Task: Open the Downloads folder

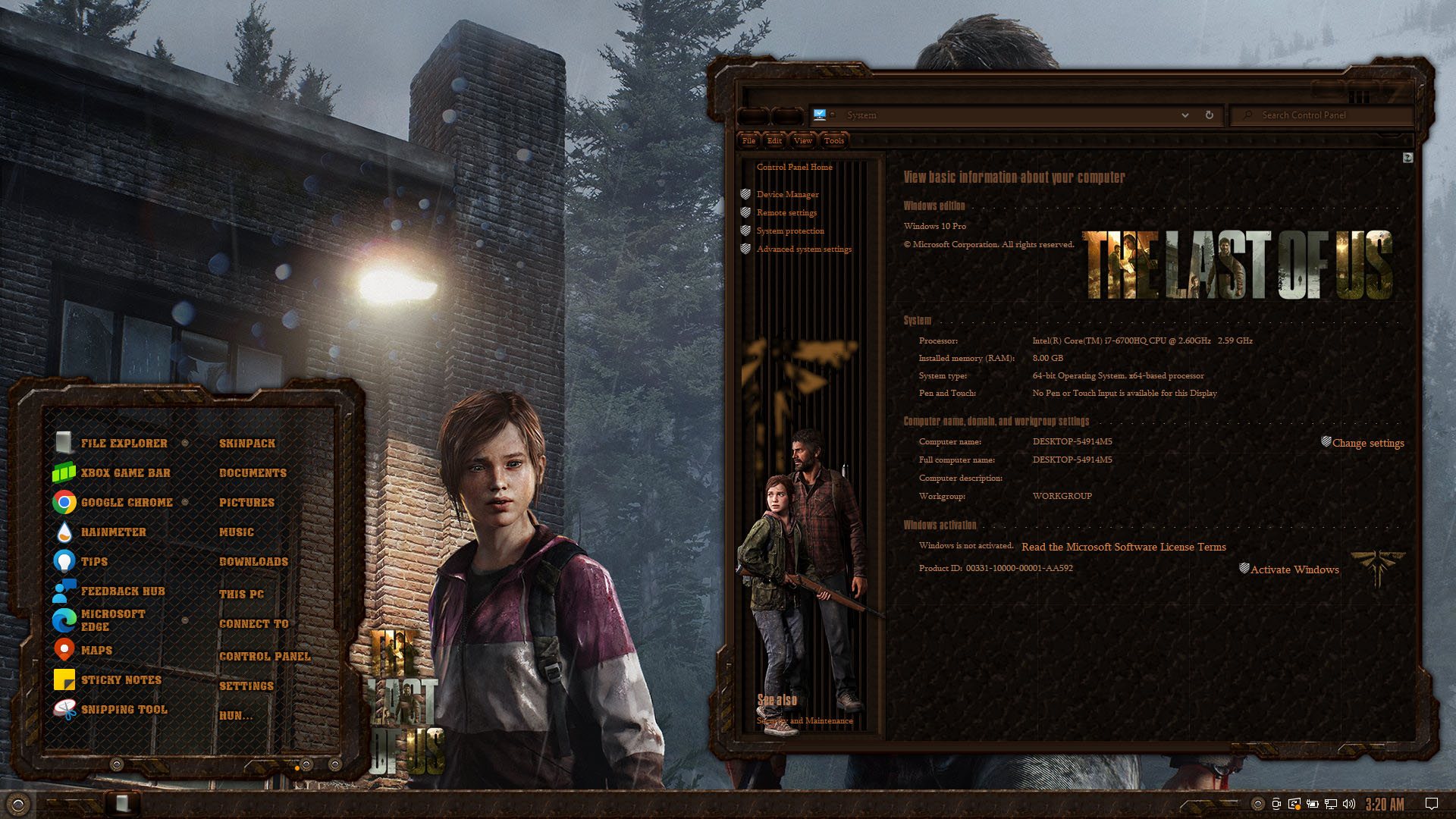Action: tap(253, 561)
